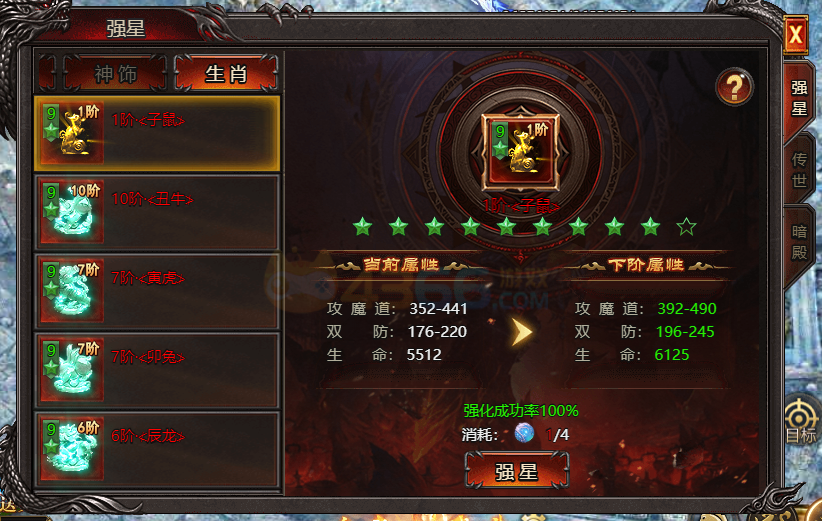Select the 1阶 子鼠 list row

(156, 133)
